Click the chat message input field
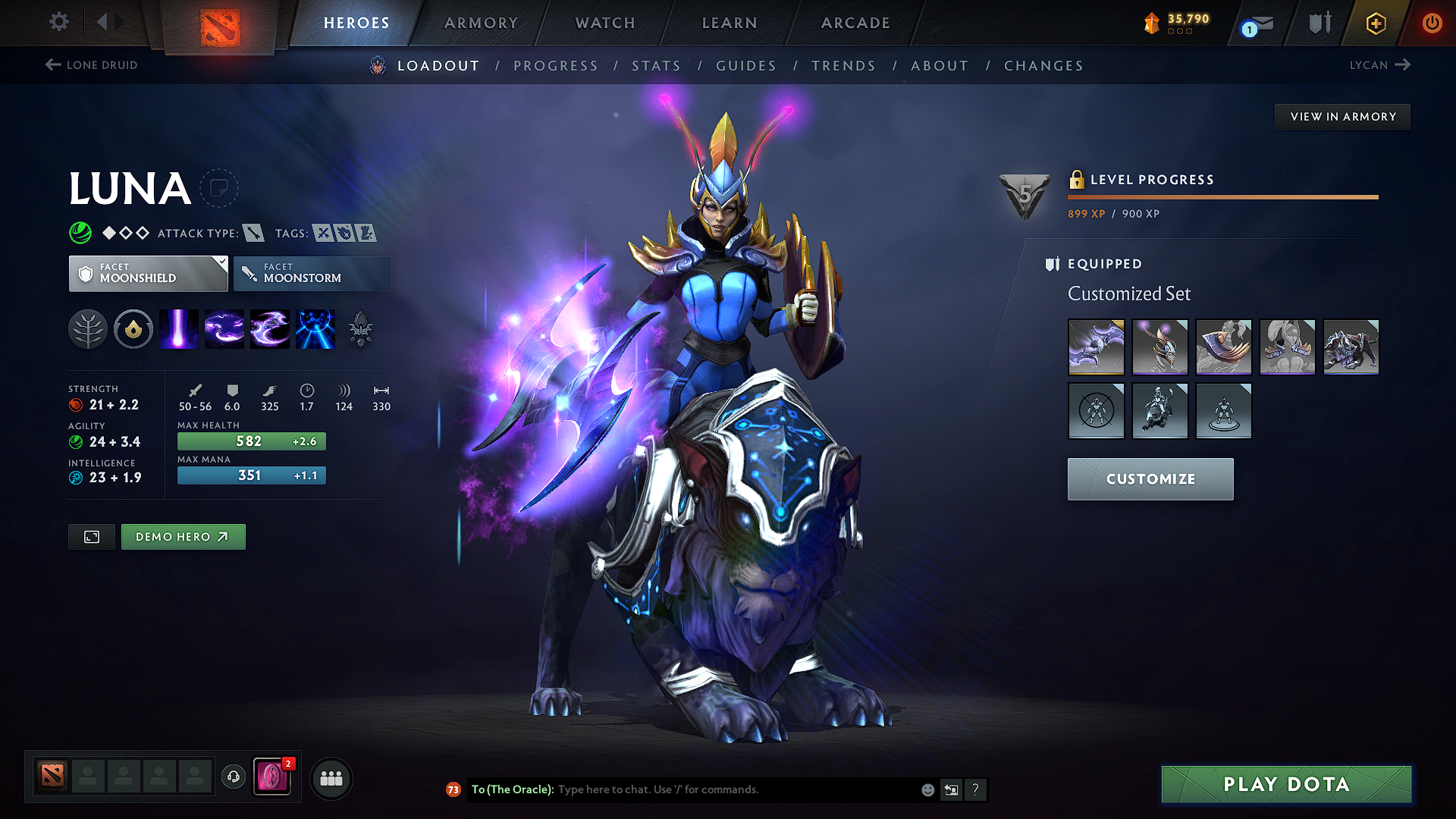Screen dimensions: 1456x819 click(720, 789)
